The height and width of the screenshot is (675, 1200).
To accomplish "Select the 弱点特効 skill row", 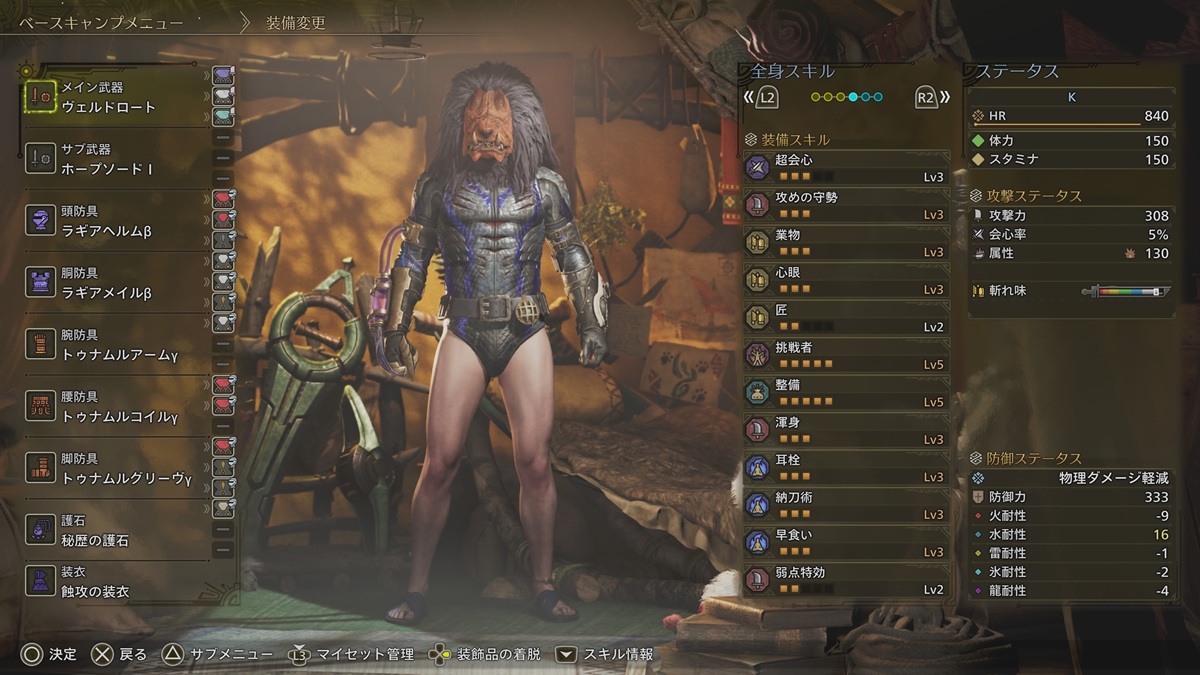I will tap(846, 581).
